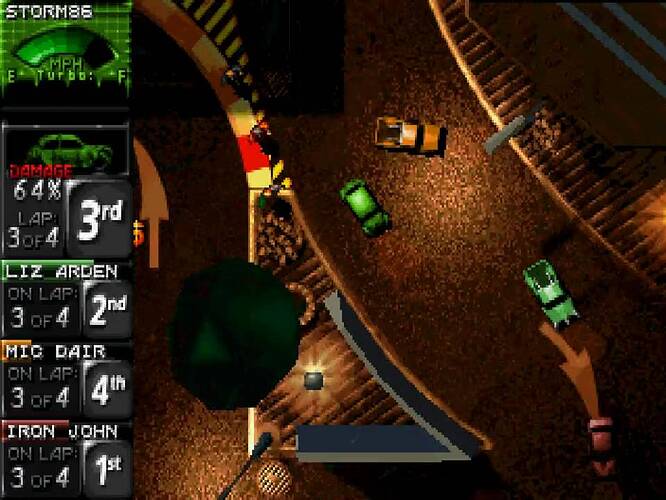
Task: Click the green car damage icon
Action: point(65,149)
